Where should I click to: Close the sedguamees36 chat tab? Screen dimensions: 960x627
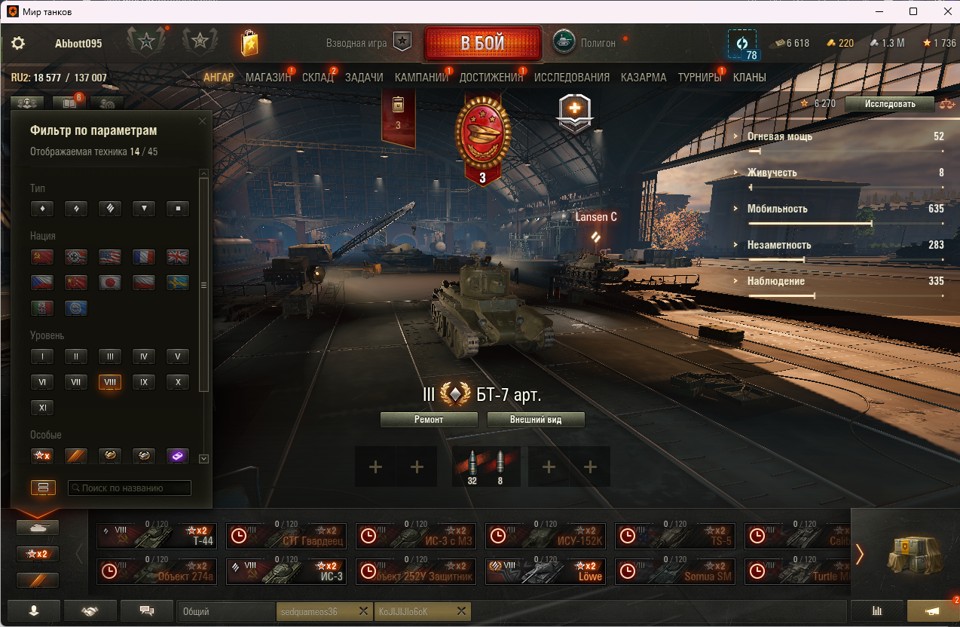click(363, 611)
